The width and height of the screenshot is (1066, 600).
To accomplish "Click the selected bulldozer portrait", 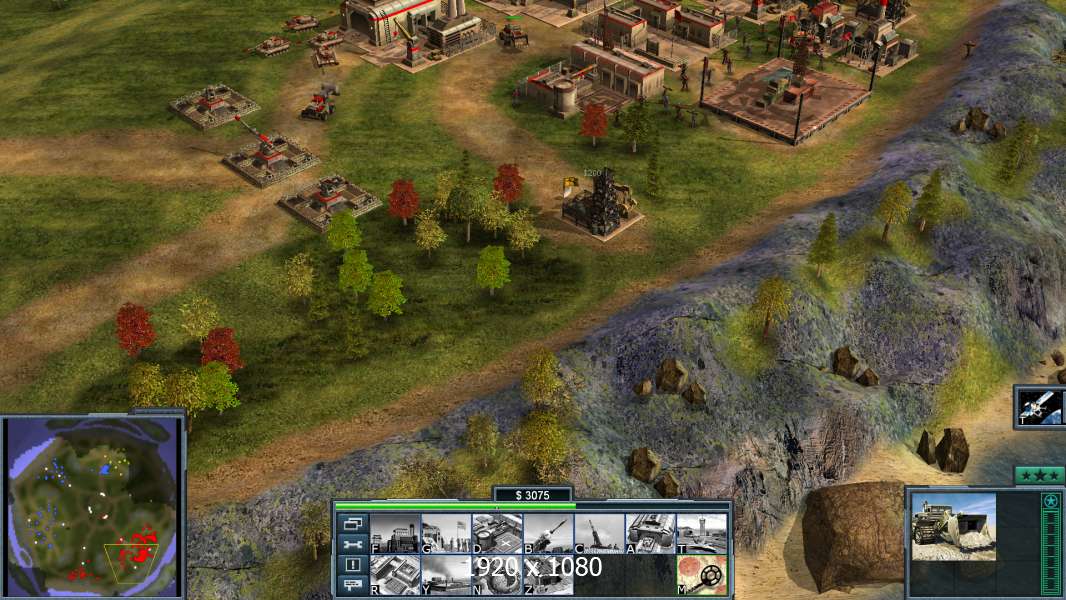I will (x=953, y=526).
